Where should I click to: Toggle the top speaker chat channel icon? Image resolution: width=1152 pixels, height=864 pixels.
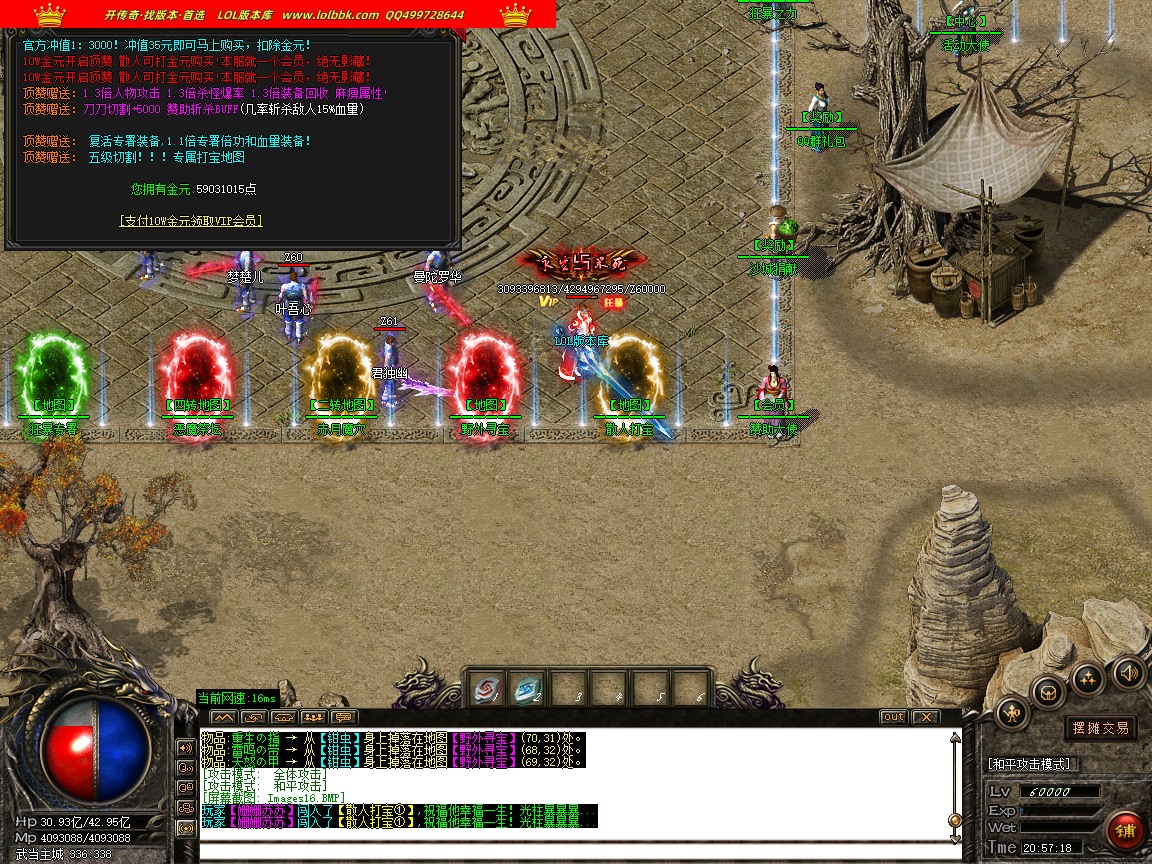(x=185, y=747)
